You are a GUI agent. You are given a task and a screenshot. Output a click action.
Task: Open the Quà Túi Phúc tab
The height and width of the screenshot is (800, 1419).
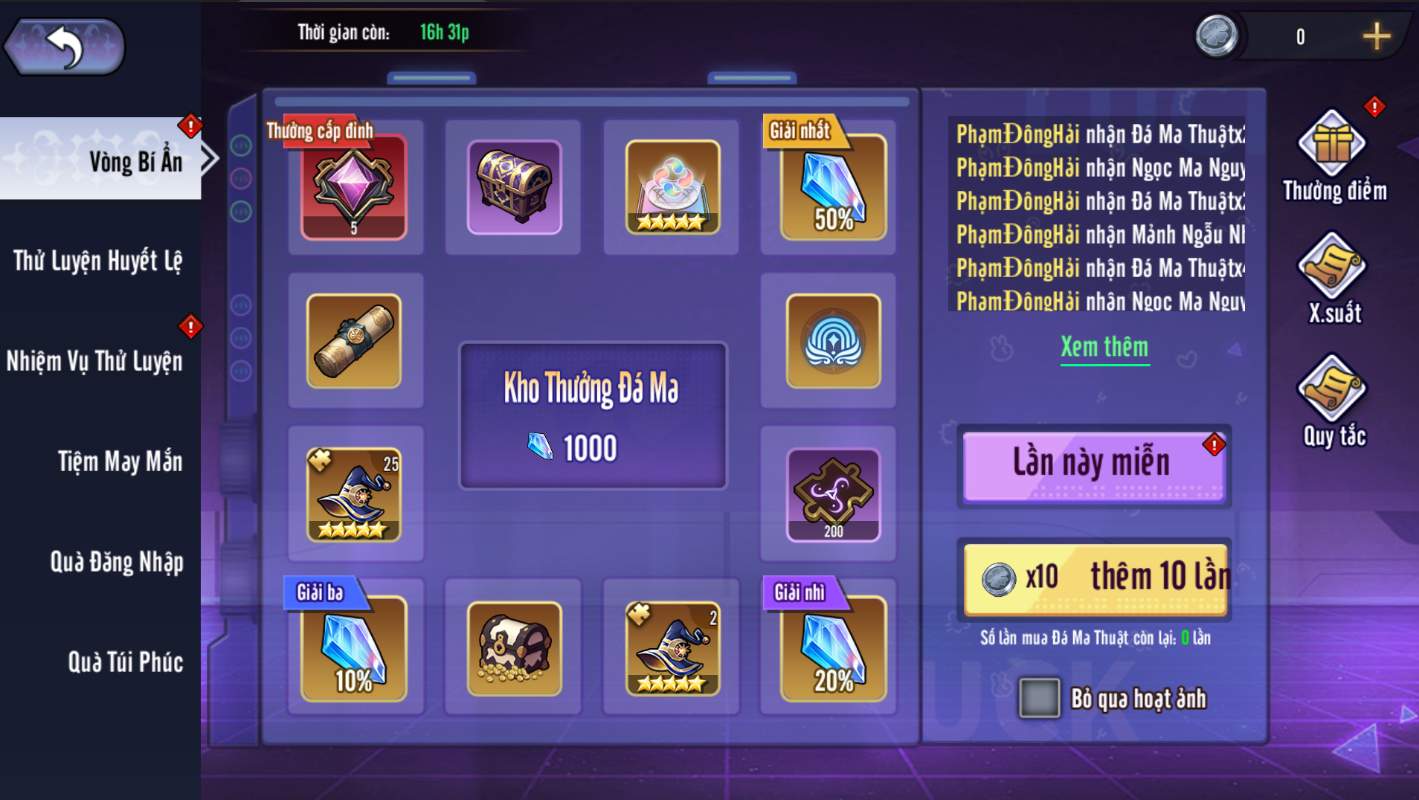point(125,662)
